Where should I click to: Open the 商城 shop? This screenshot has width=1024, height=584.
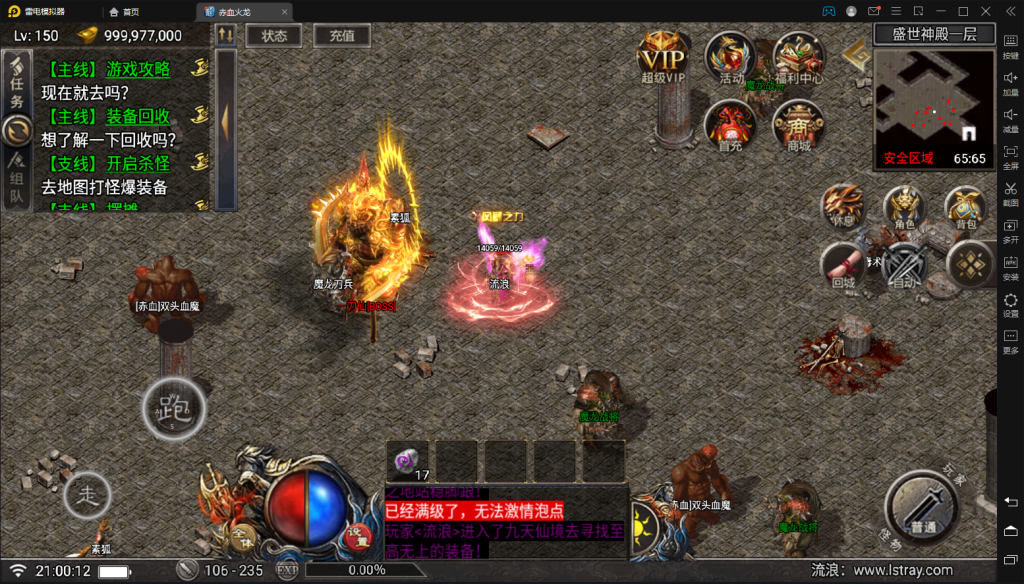coord(798,126)
